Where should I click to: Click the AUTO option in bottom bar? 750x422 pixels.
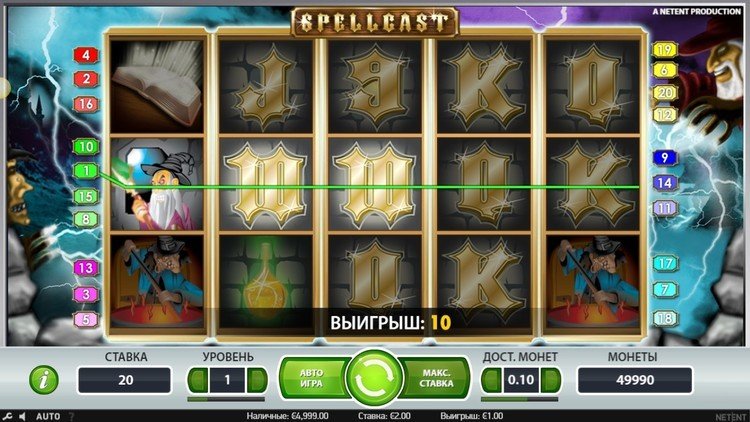48,416
